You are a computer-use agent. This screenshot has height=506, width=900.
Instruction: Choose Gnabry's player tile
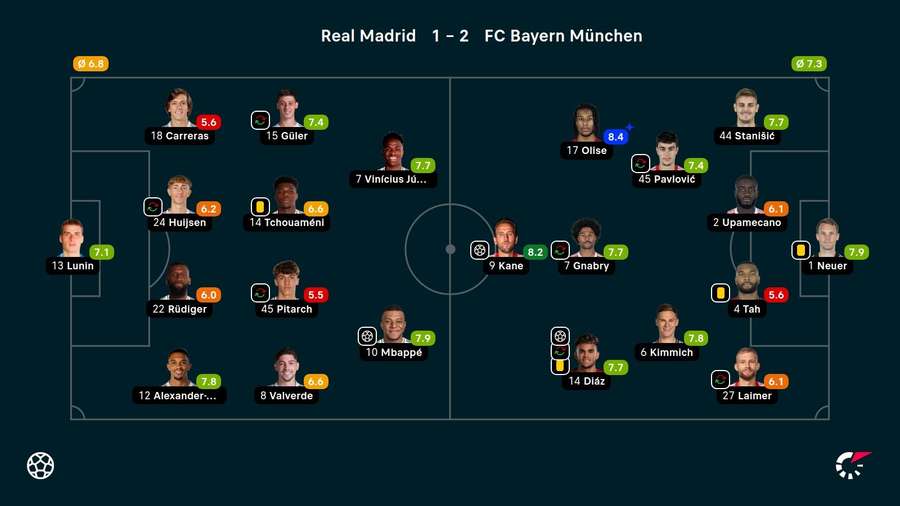pos(586,240)
